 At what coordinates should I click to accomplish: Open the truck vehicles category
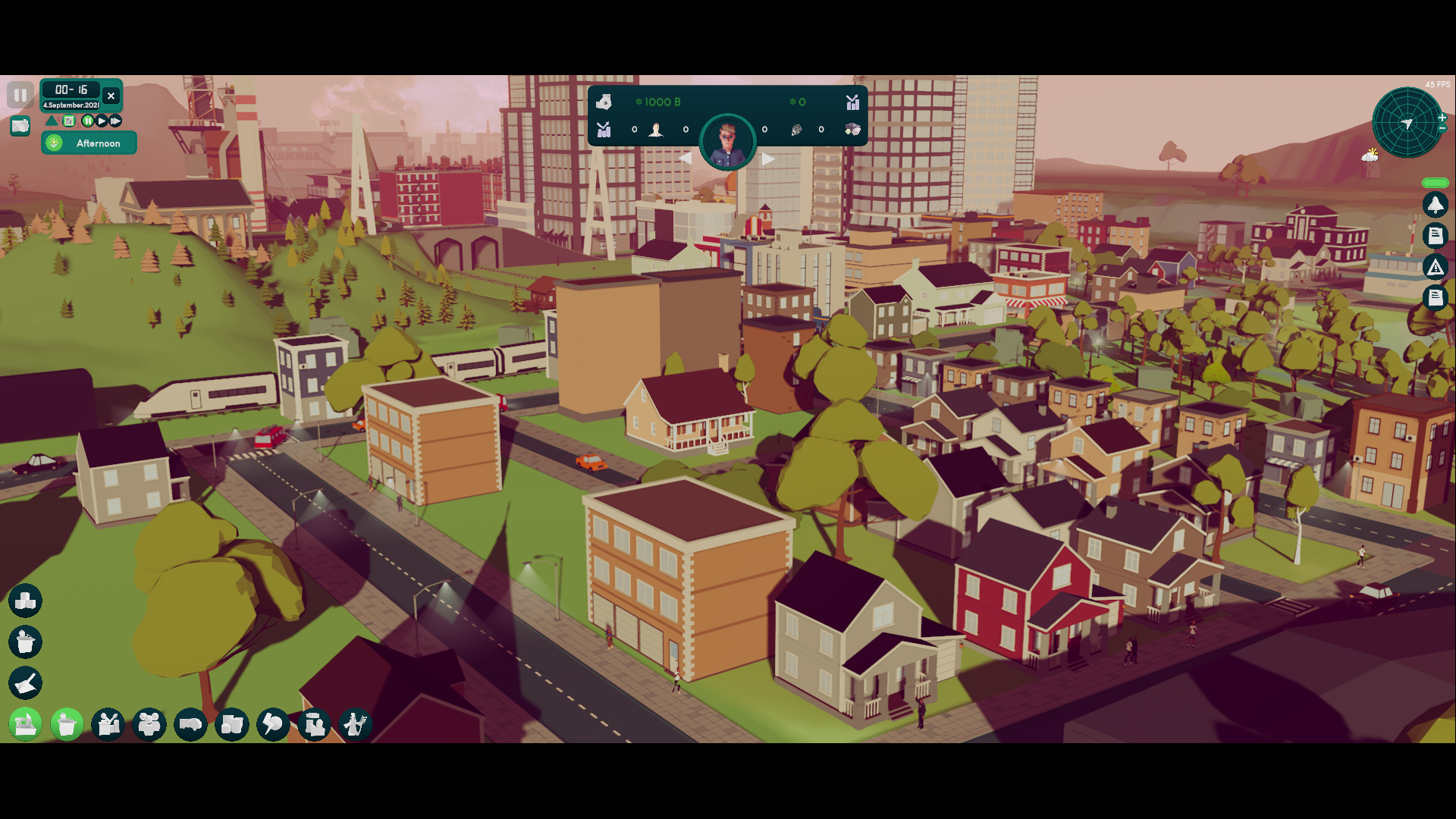[190, 725]
